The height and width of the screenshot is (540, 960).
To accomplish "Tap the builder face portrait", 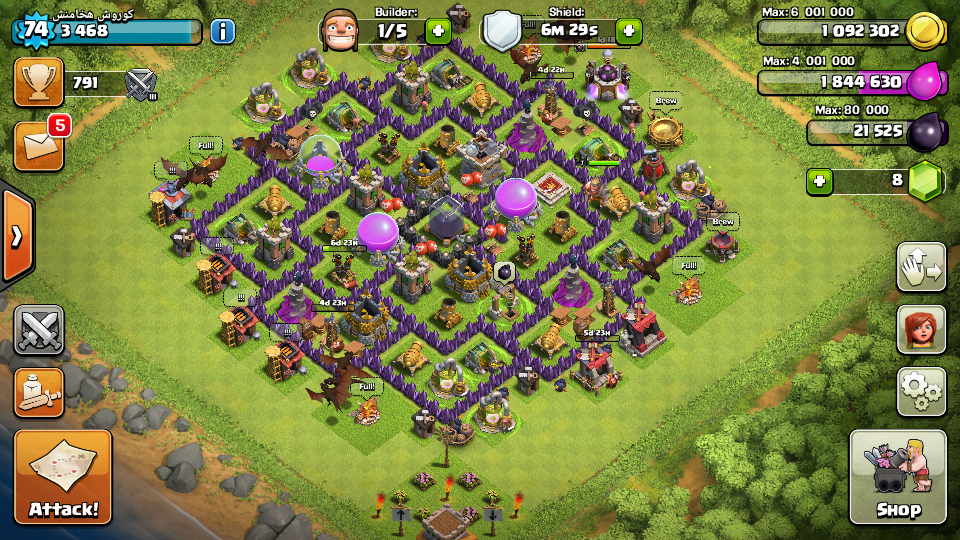I will click(340, 31).
